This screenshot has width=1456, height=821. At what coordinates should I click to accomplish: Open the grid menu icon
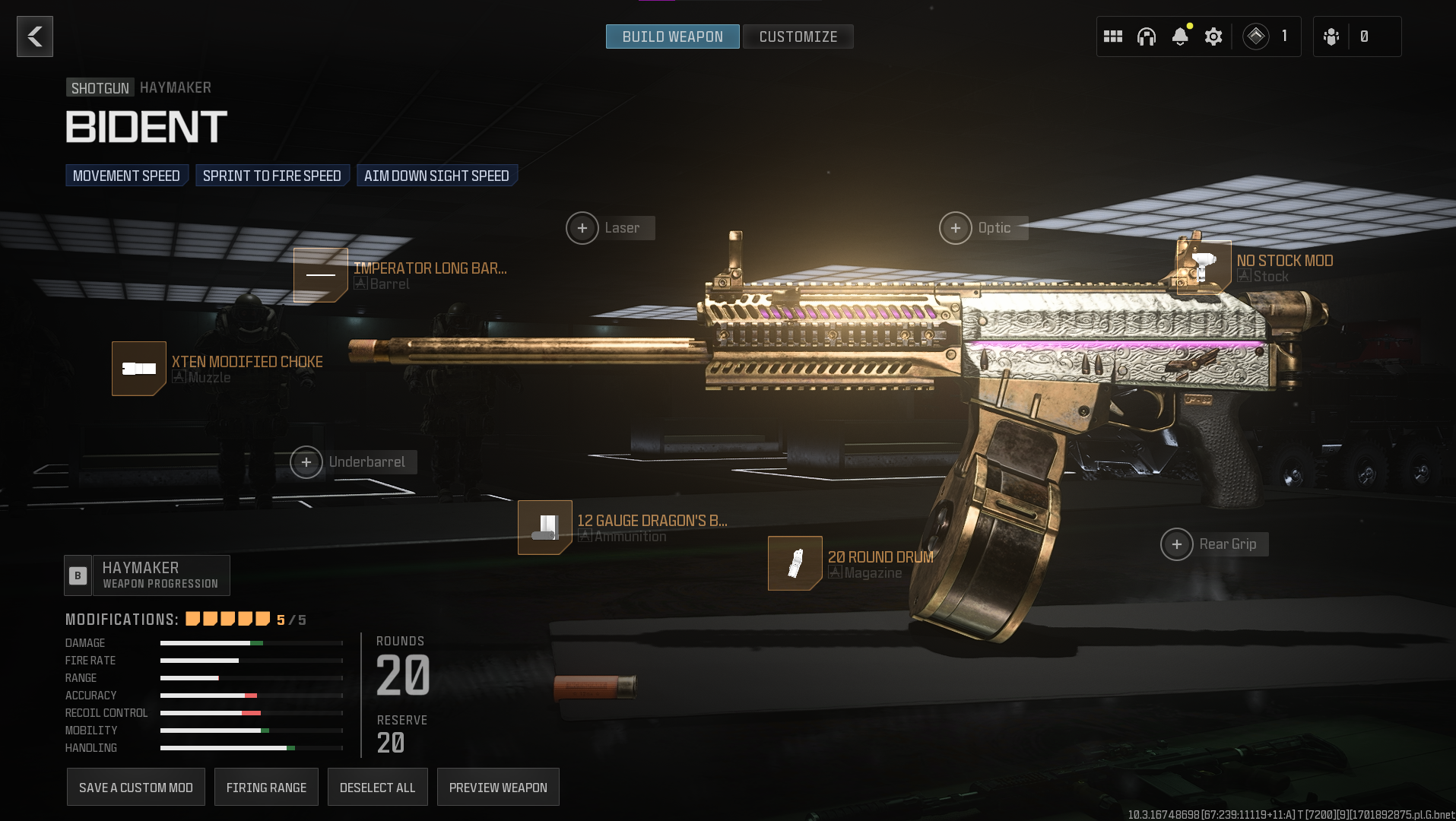click(1113, 36)
